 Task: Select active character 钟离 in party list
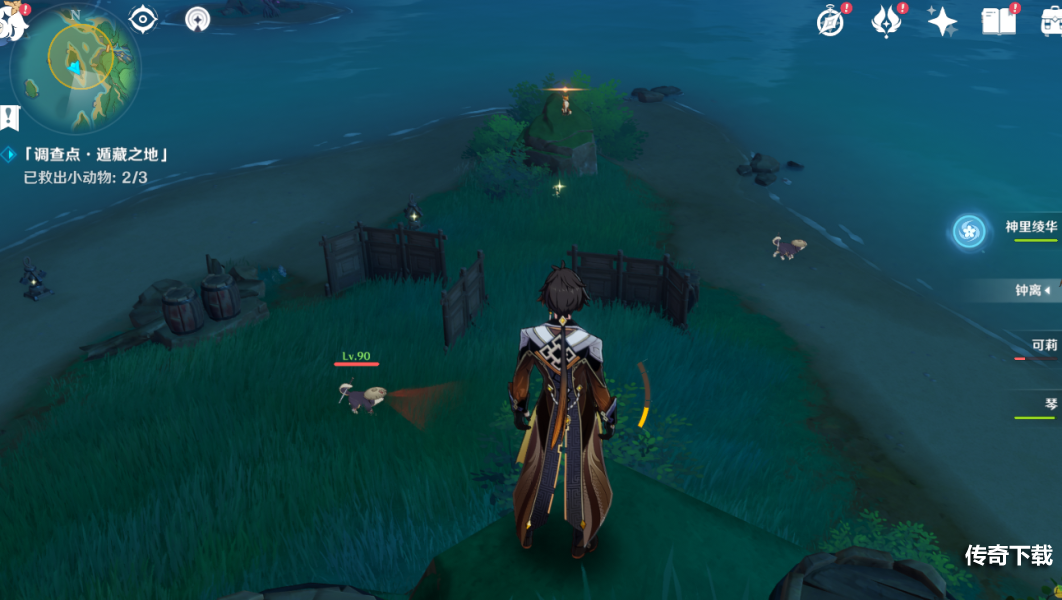point(1030,291)
